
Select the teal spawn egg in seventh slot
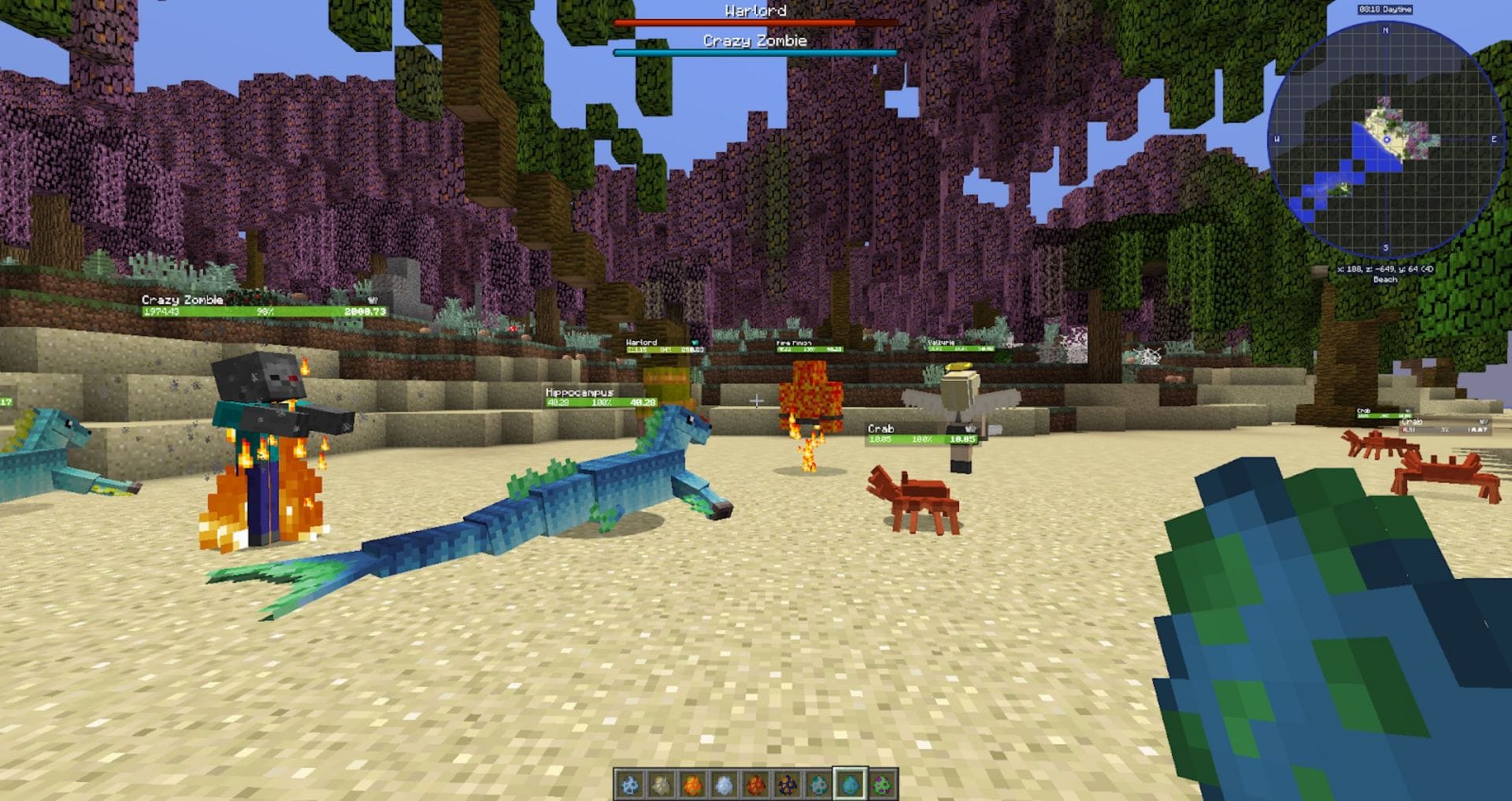pos(820,784)
